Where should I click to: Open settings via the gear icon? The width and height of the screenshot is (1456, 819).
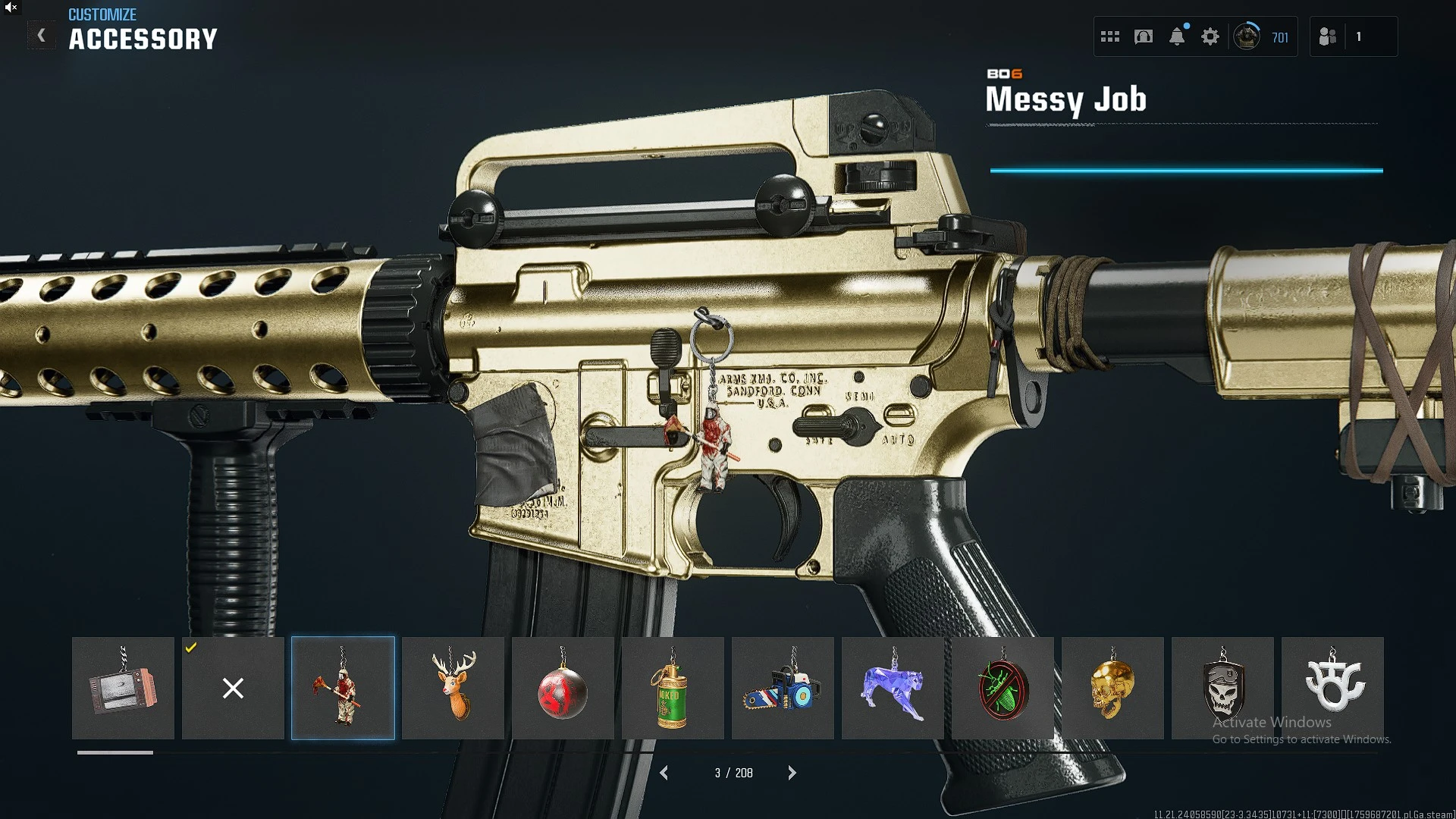click(1210, 36)
